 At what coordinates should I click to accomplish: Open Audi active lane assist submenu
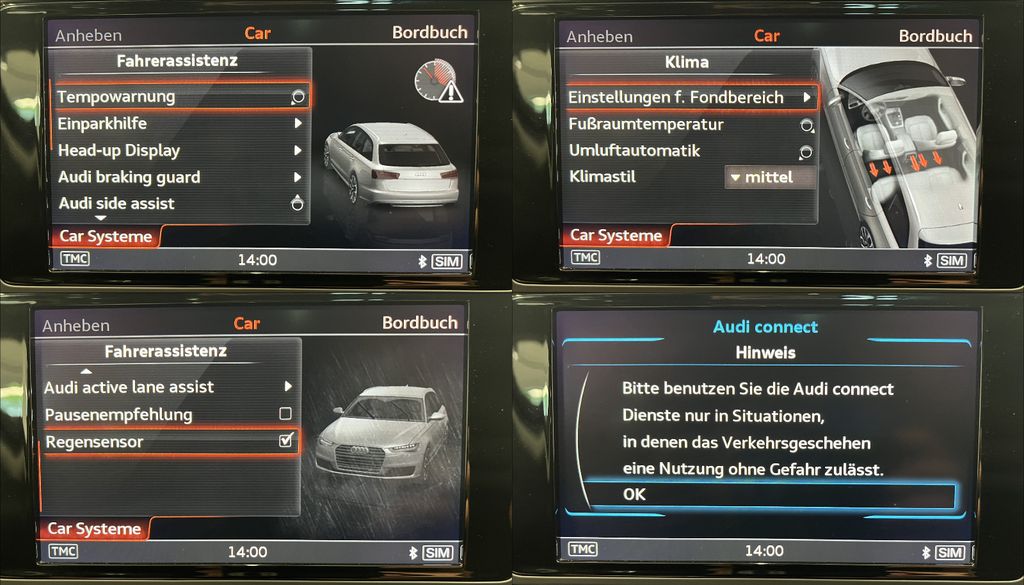(x=170, y=387)
